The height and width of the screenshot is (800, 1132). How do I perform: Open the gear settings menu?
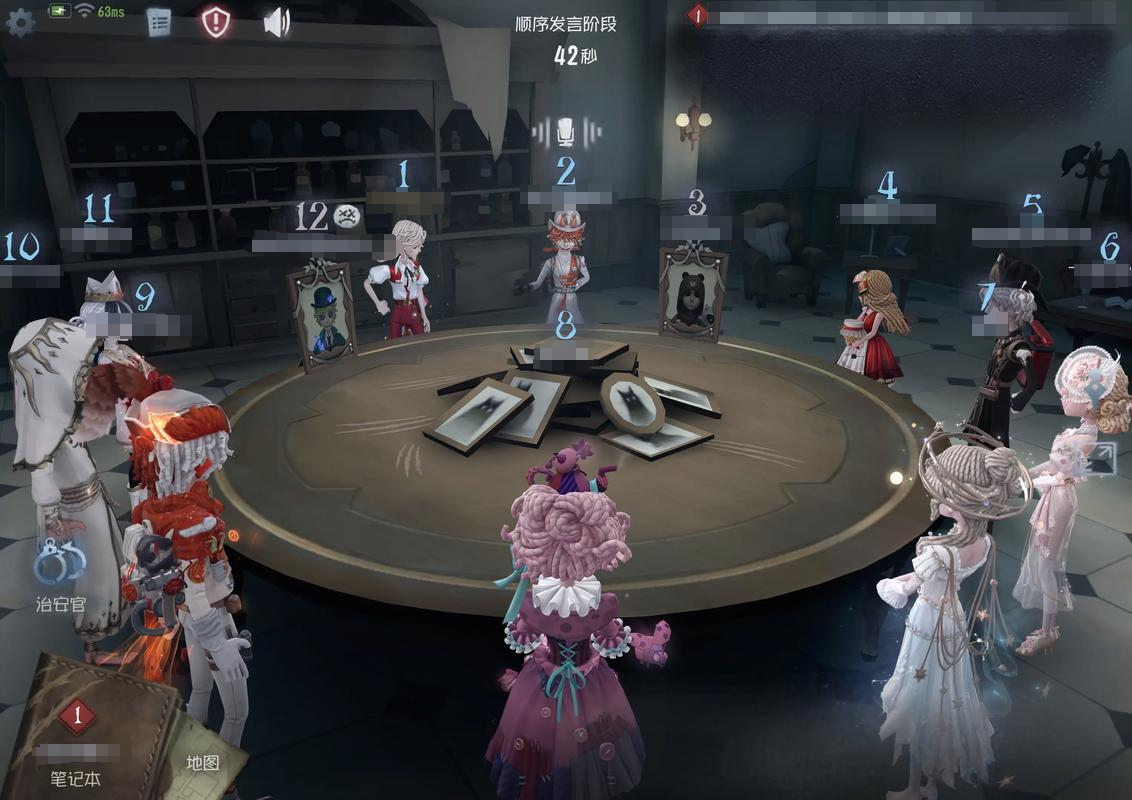click(20, 24)
